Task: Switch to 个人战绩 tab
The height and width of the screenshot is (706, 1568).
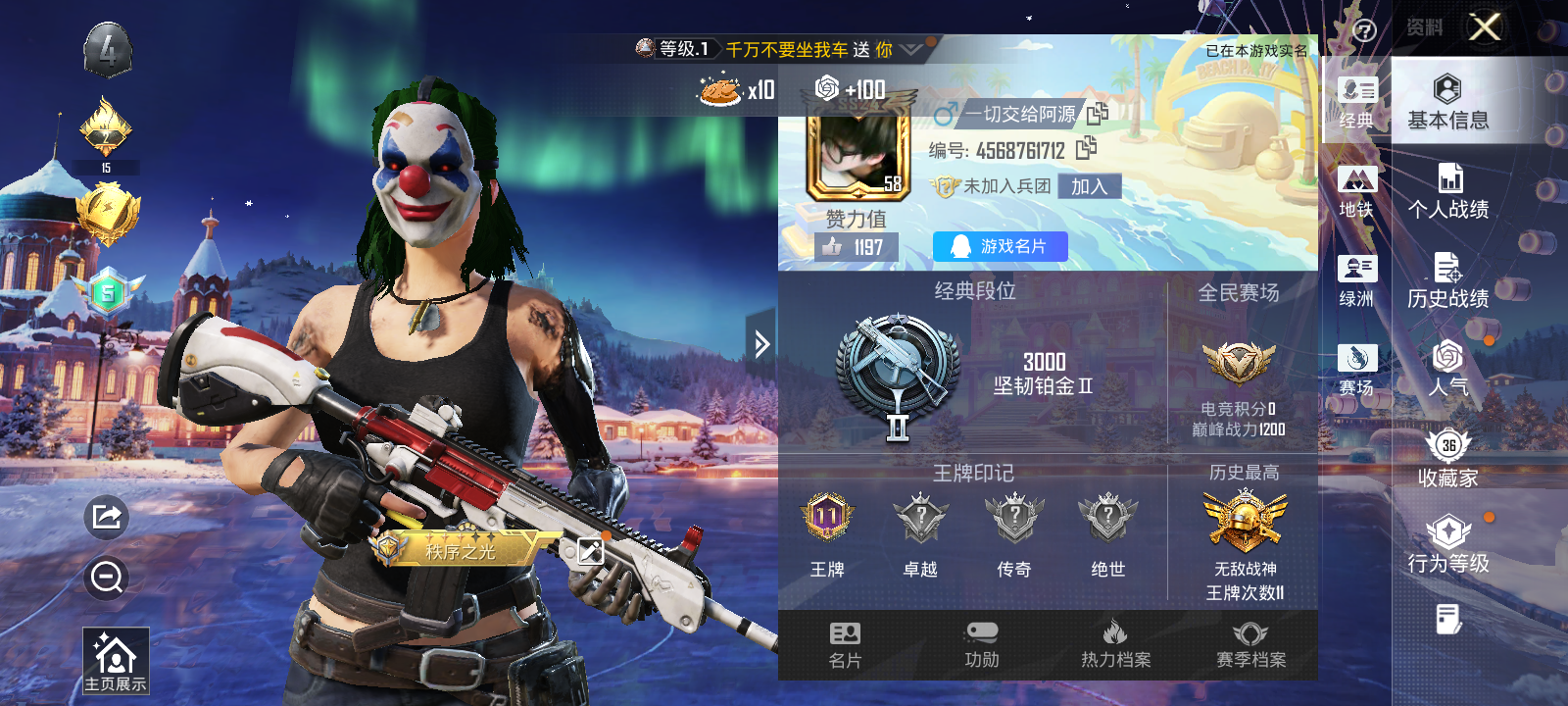Action: coord(1447,191)
